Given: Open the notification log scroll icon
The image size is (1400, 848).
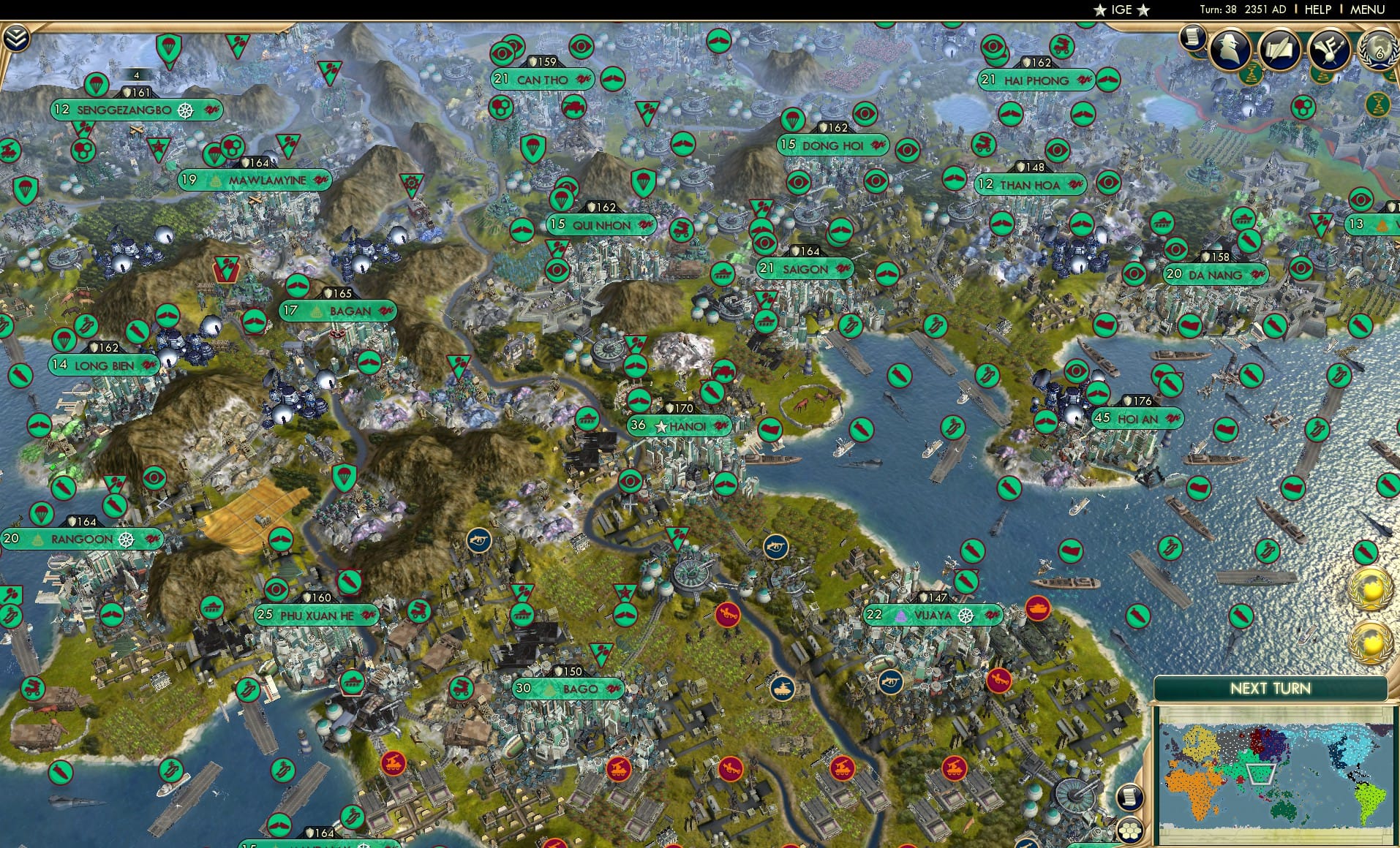Looking at the screenshot, I should [x=1193, y=39].
